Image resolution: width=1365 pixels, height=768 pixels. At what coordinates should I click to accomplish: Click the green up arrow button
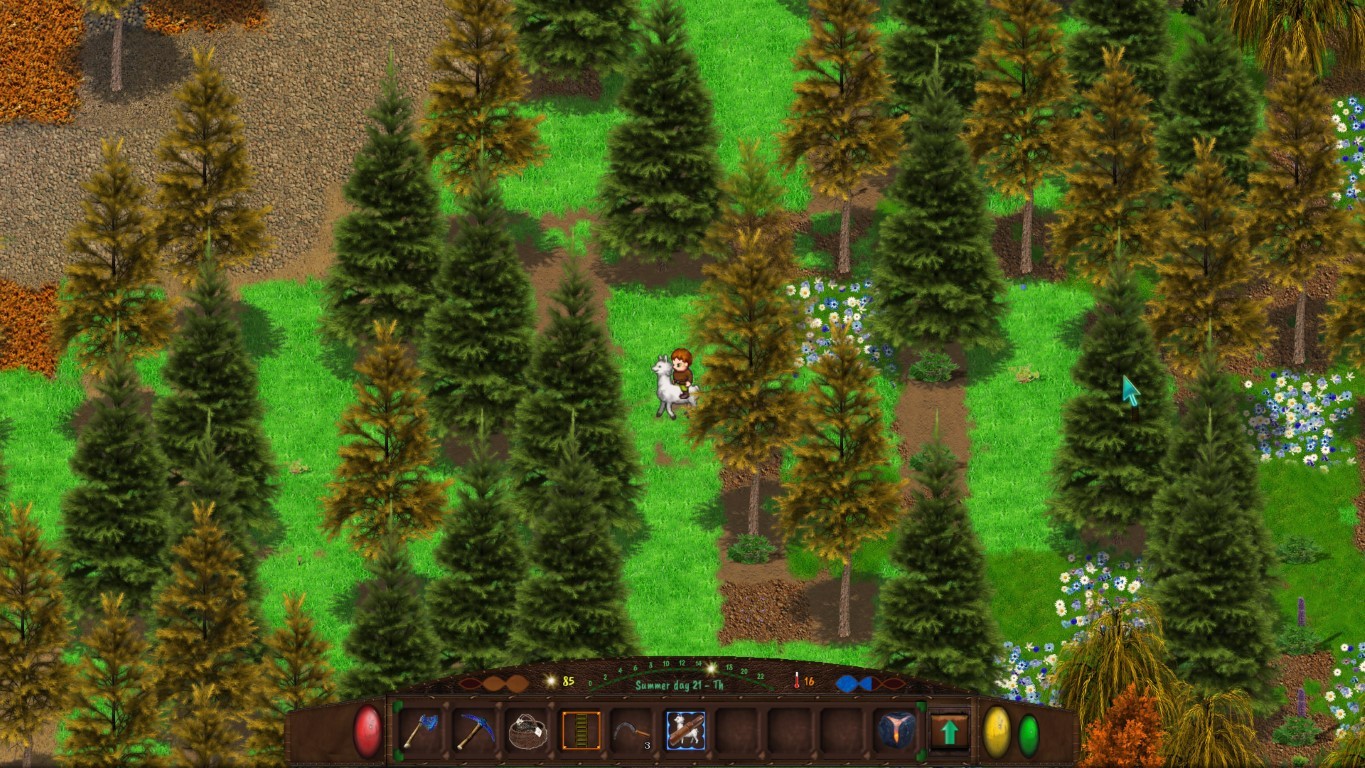click(949, 731)
